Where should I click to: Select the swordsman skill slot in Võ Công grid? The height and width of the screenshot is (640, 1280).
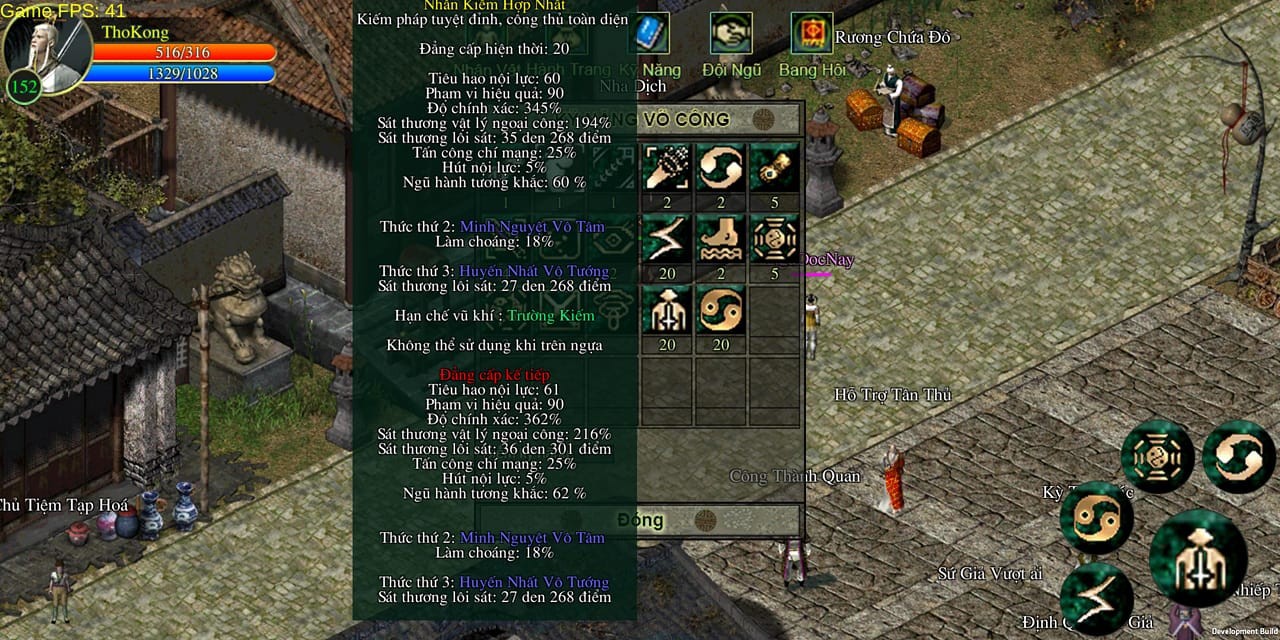pyautogui.click(x=666, y=310)
